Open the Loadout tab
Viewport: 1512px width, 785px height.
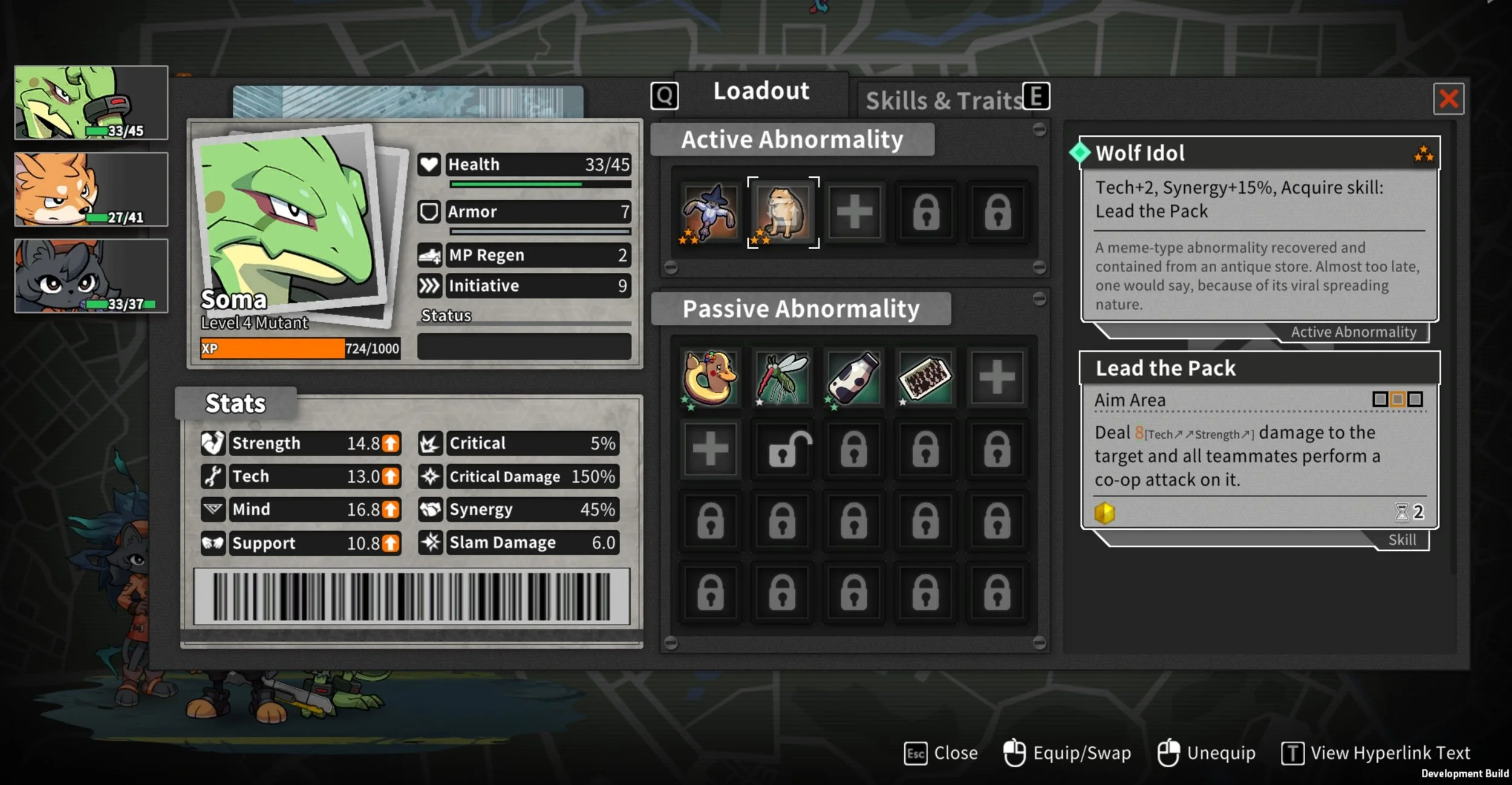(x=761, y=92)
